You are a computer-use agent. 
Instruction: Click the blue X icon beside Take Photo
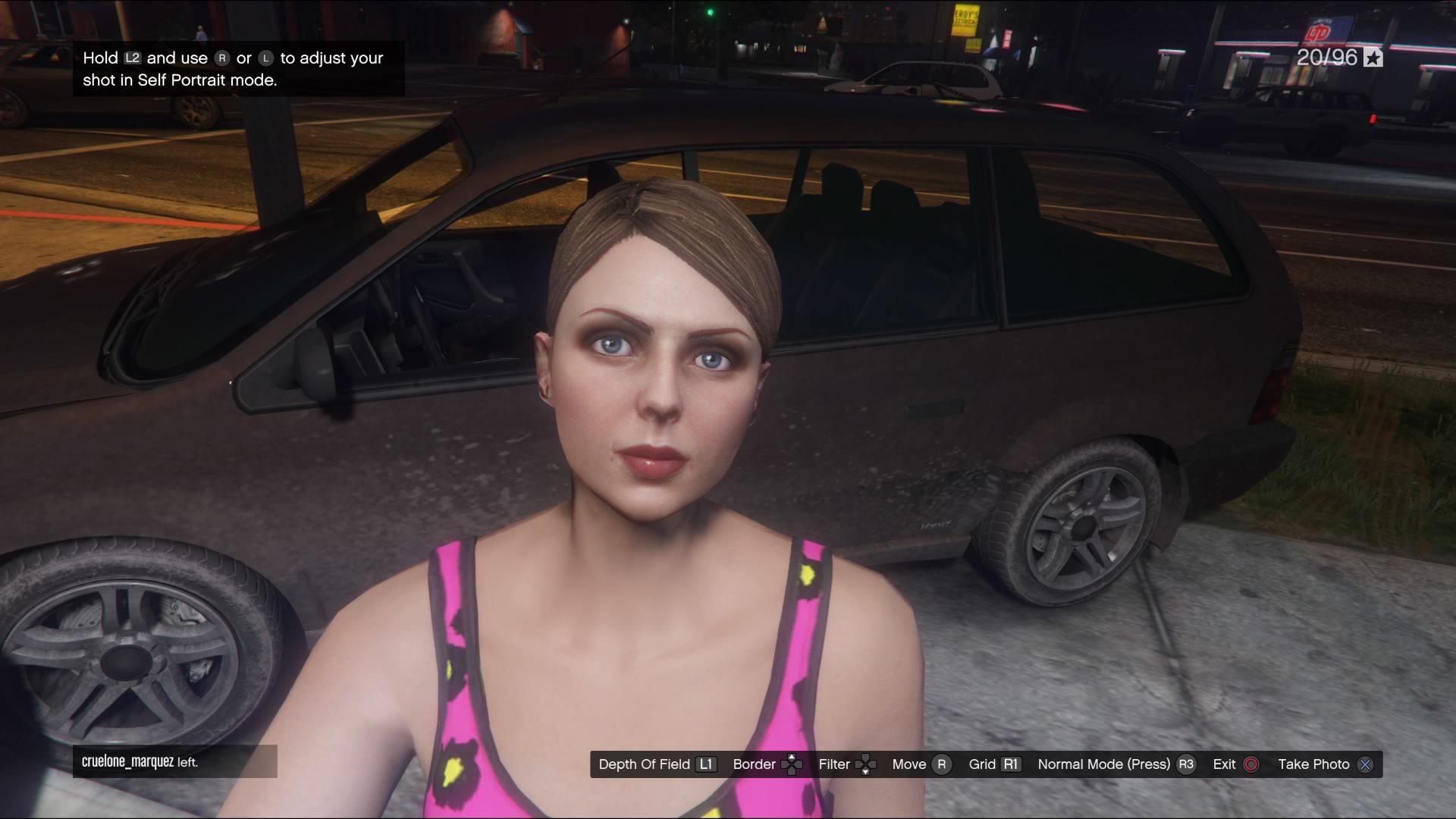click(1364, 764)
